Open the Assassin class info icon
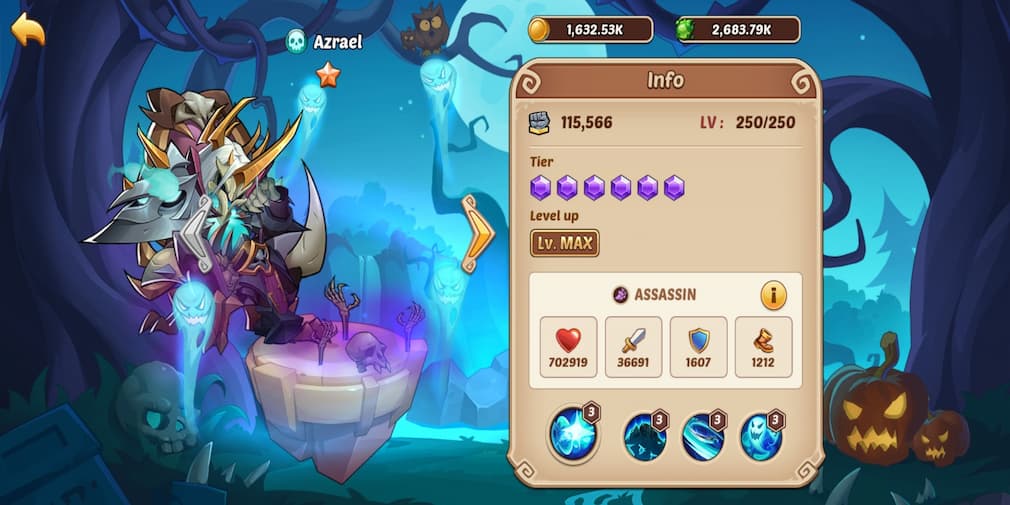The image size is (1010, 505). click(773, 295)
